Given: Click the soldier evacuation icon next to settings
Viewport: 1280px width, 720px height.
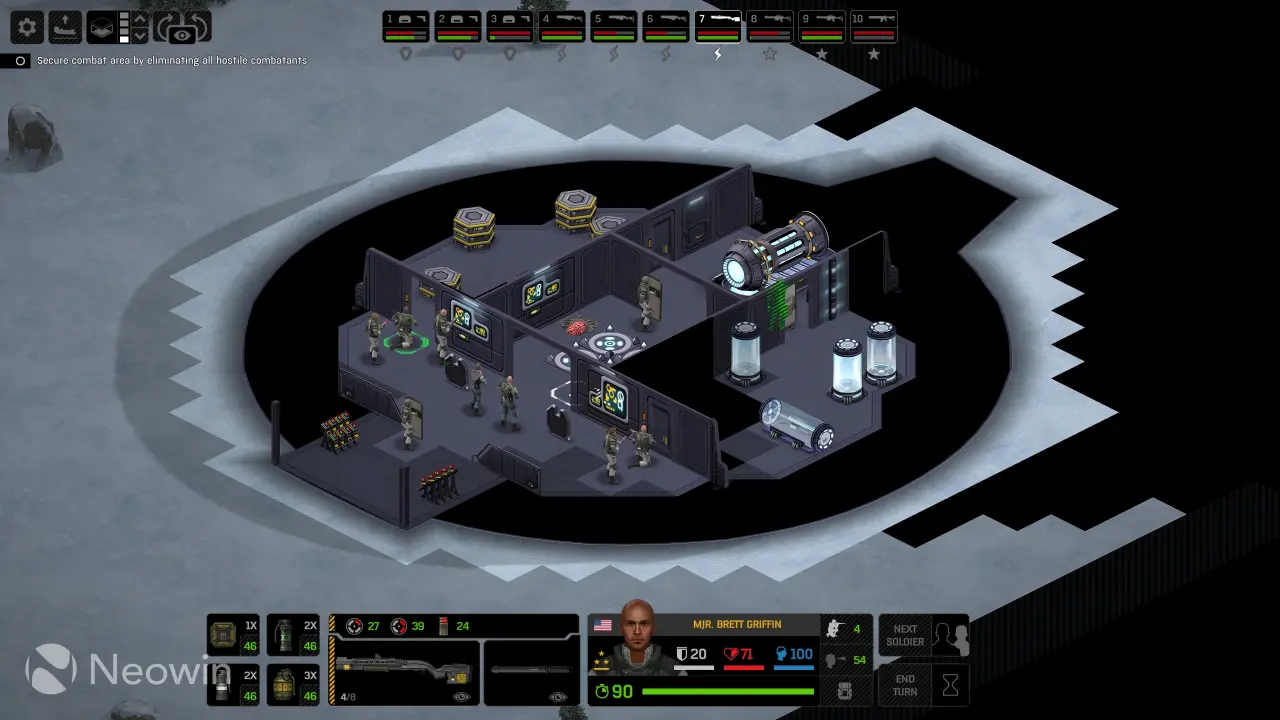Looking at the screenshot, I should (65, 25).
